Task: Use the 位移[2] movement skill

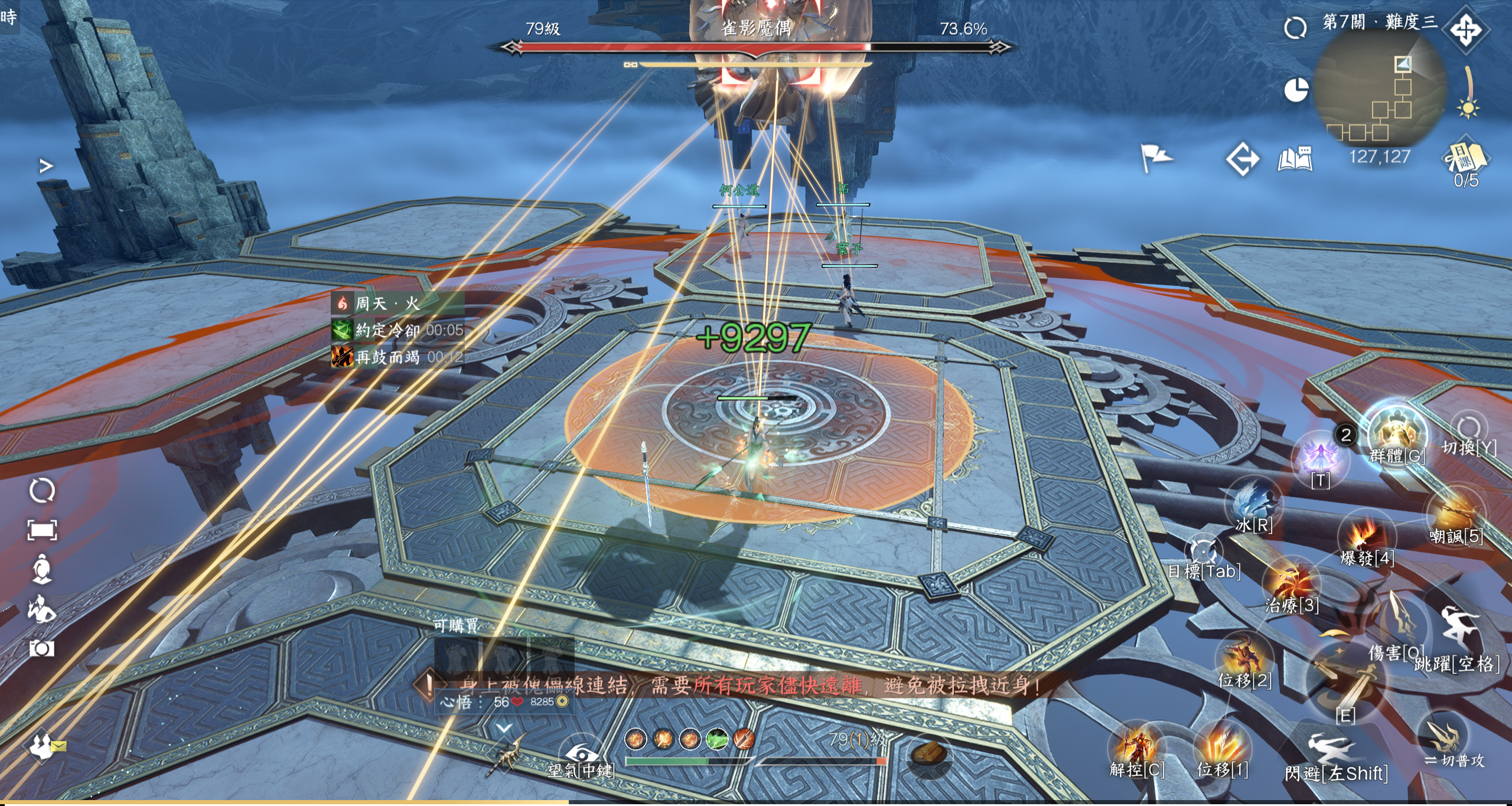Action: click(1244, 657)
